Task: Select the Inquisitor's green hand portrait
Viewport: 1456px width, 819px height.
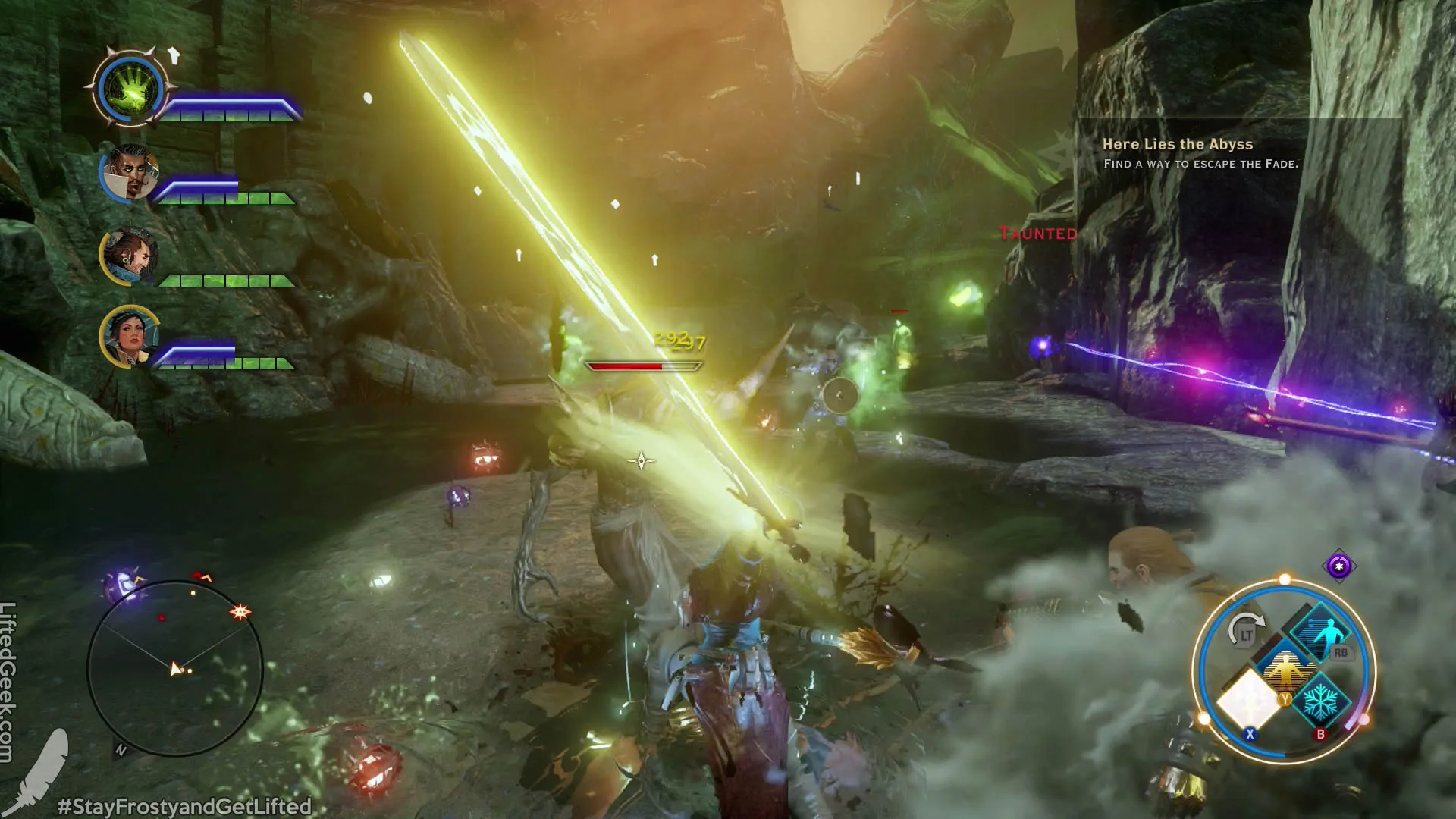Action: 132,89
